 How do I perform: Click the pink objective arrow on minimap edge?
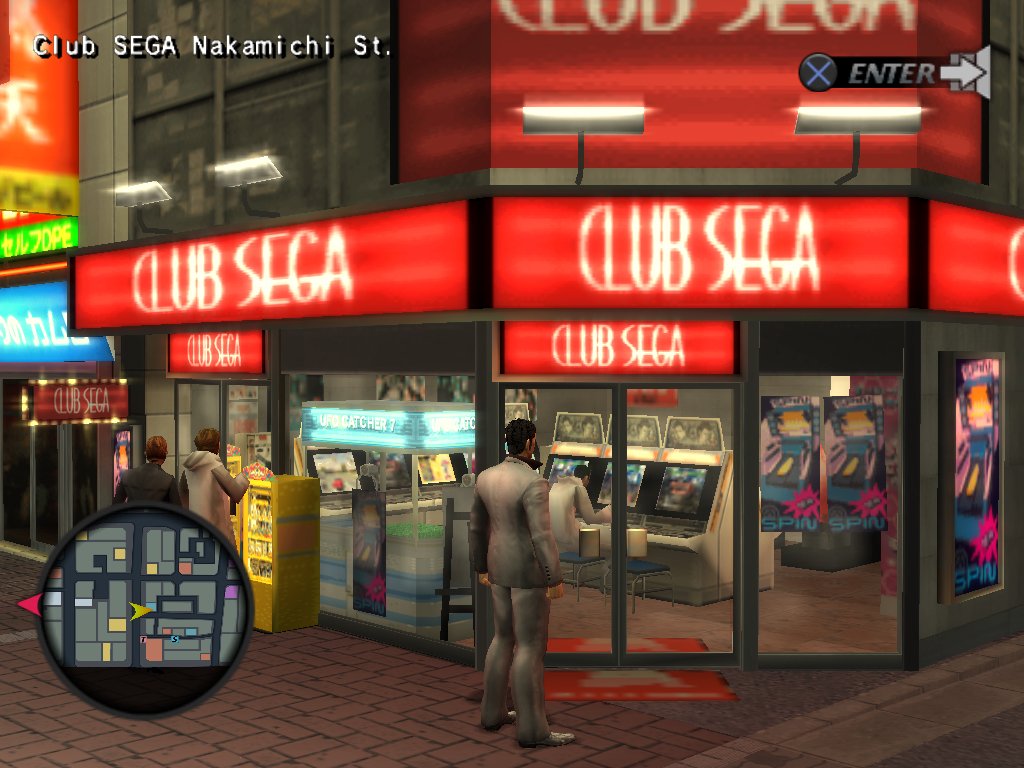(x=29, y=604)
